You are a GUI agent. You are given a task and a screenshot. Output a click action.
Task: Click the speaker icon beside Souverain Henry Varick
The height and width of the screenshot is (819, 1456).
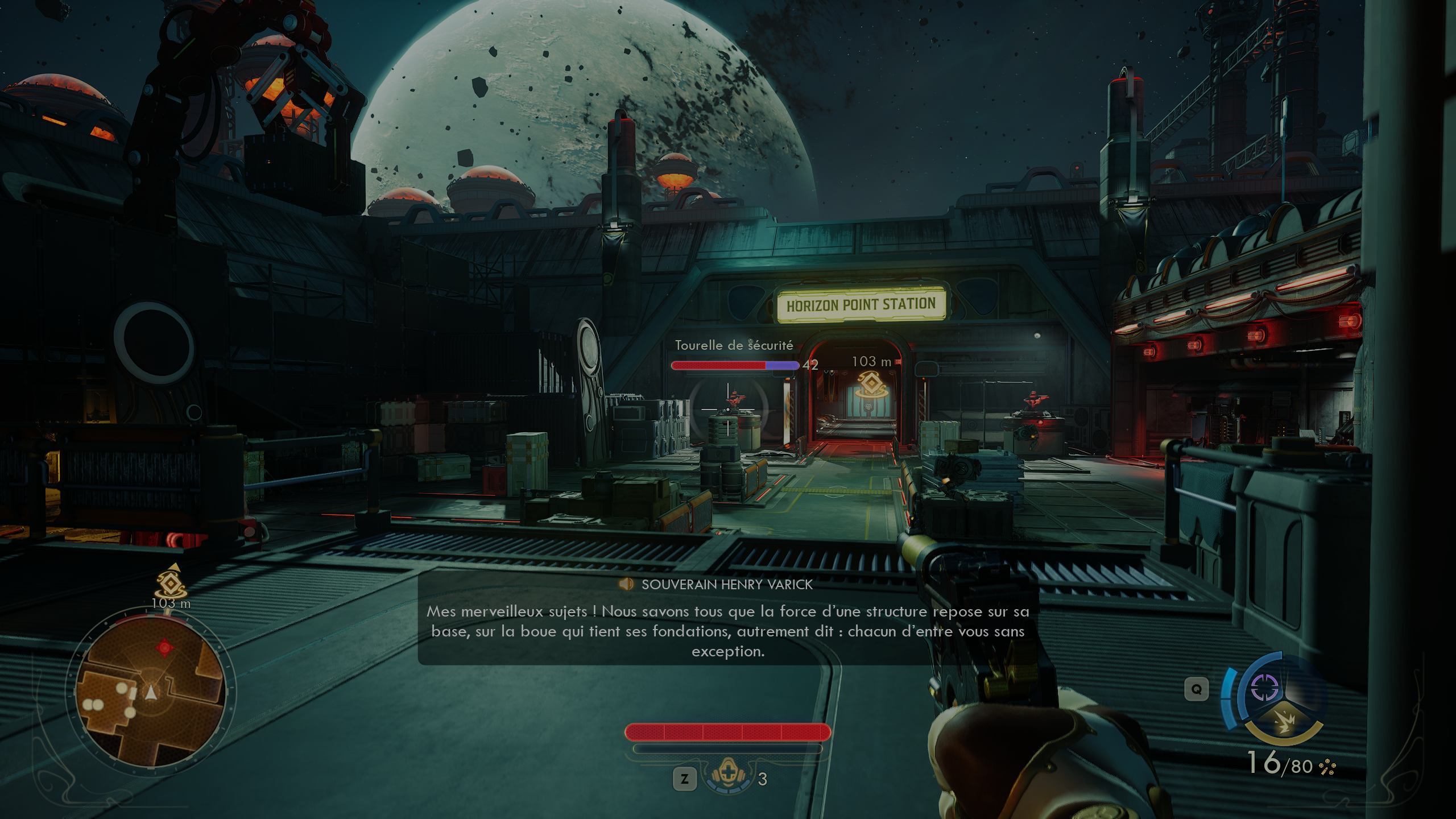click(626, 584)
